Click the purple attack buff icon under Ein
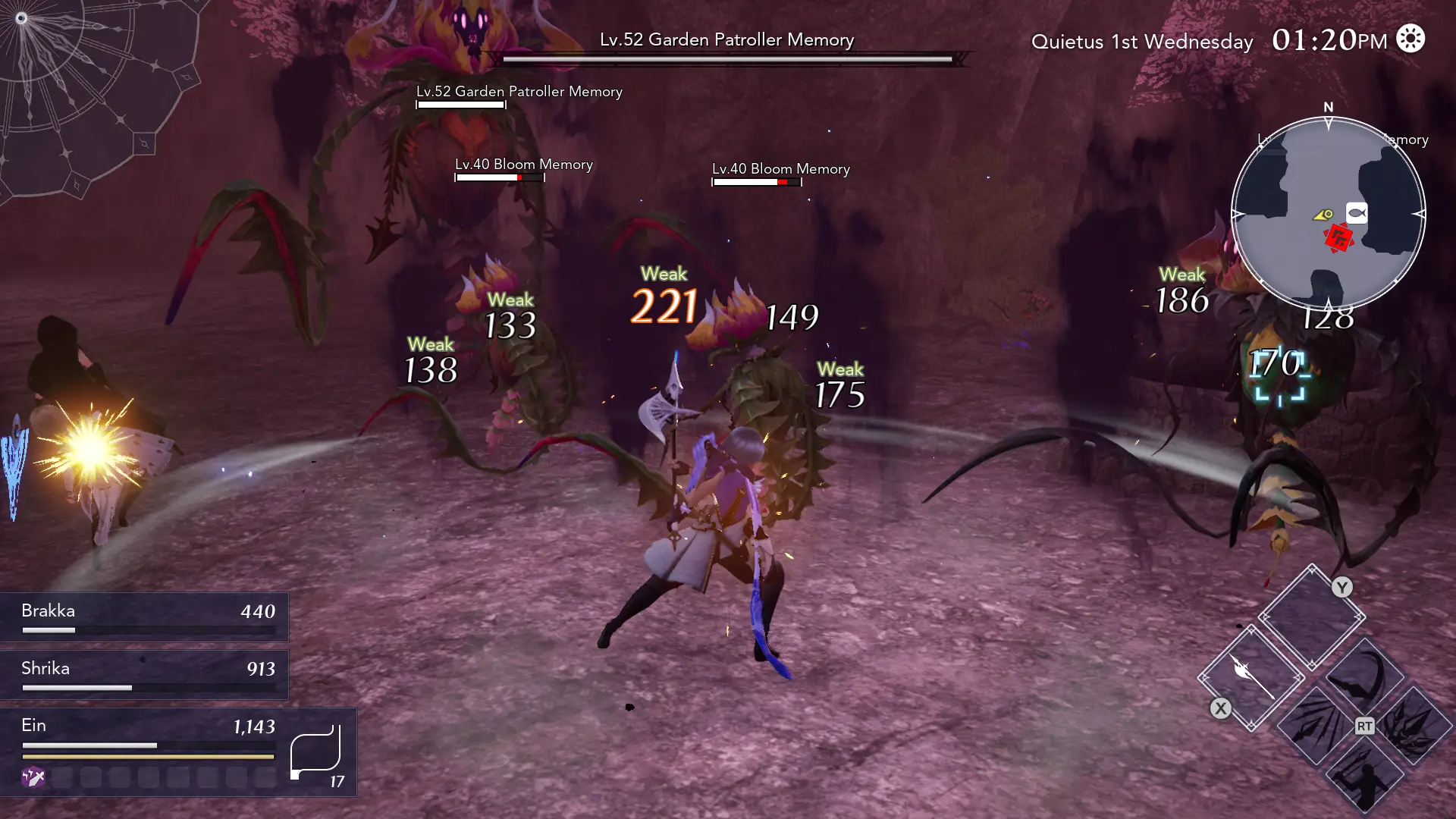Image resolution: width=1456 pixels, height=819 pixels. pyautogui.click(x=33, y=778)
